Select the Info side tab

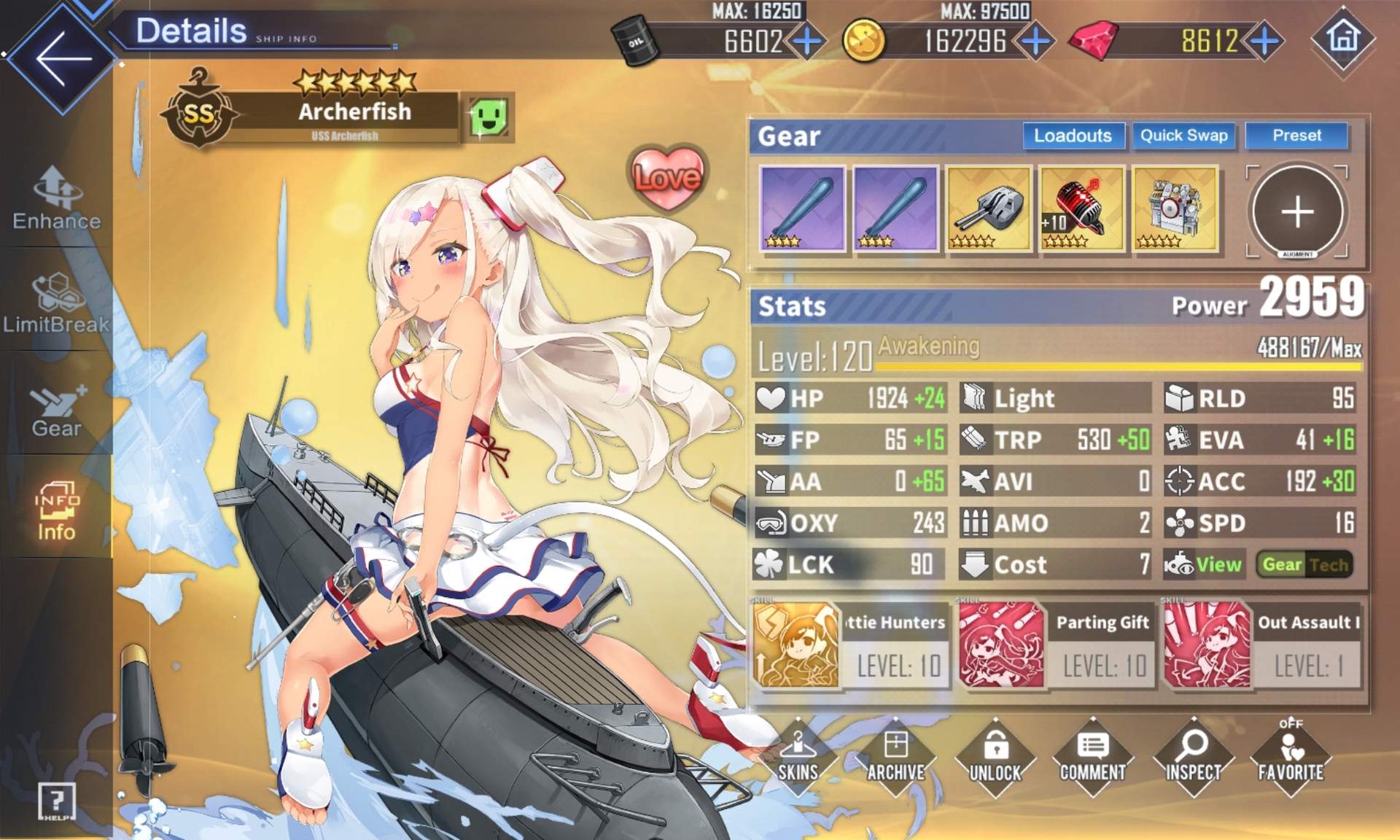pos(56,512)
